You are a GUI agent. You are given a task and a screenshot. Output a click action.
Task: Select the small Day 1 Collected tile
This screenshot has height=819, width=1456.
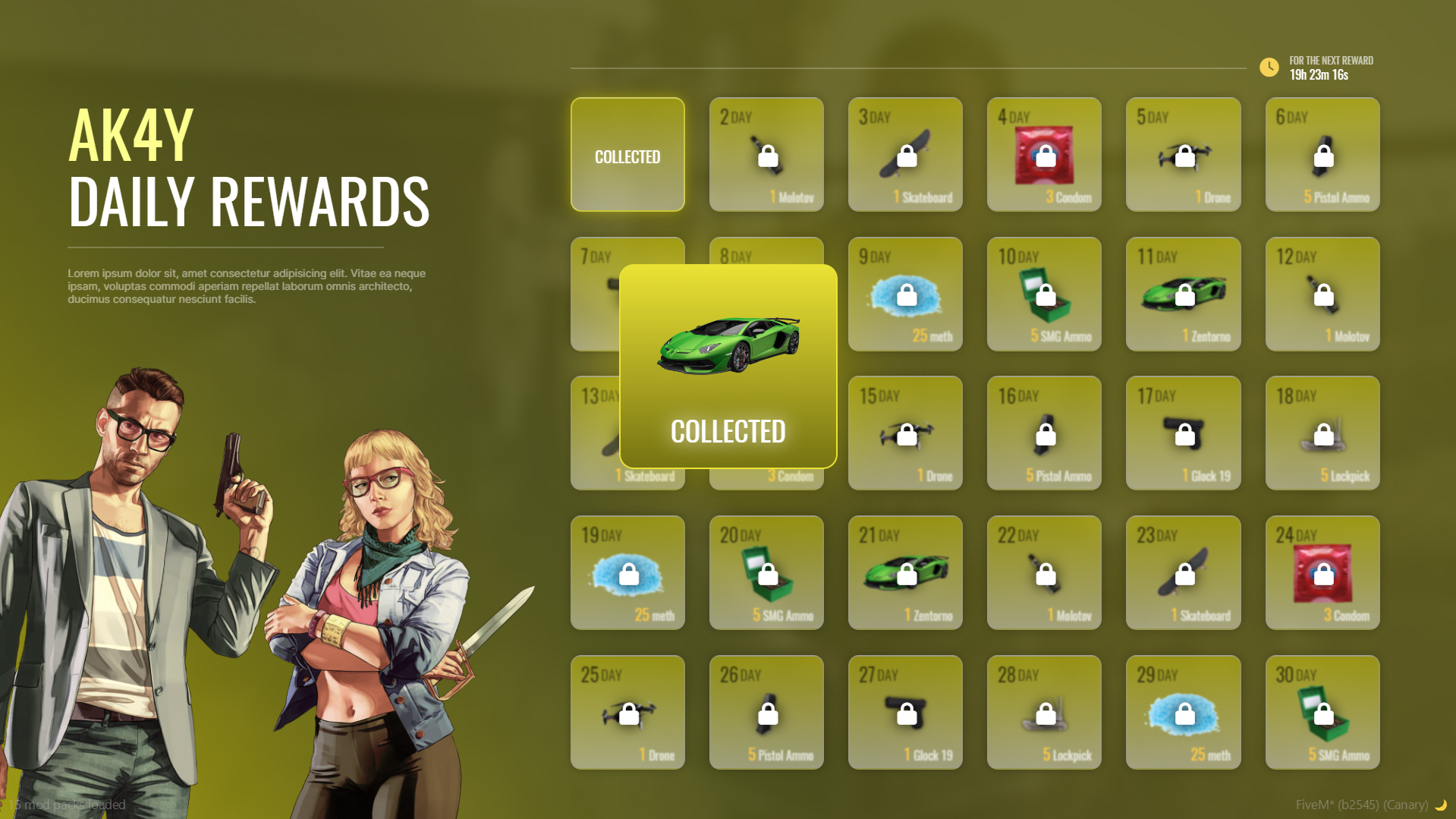[627, 154]
